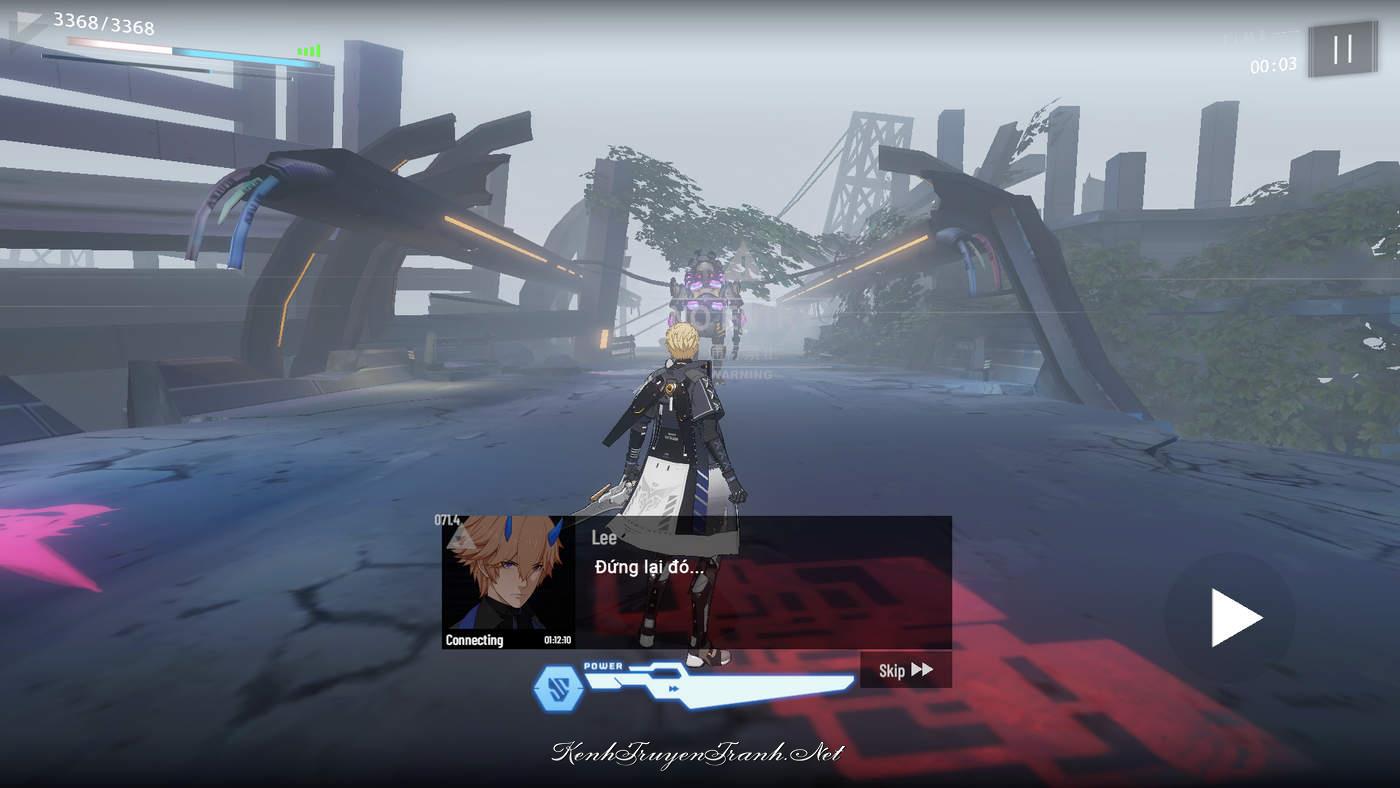
Task: Tap Lee's dialogue portrait
Action: click(x=508, y=582)
